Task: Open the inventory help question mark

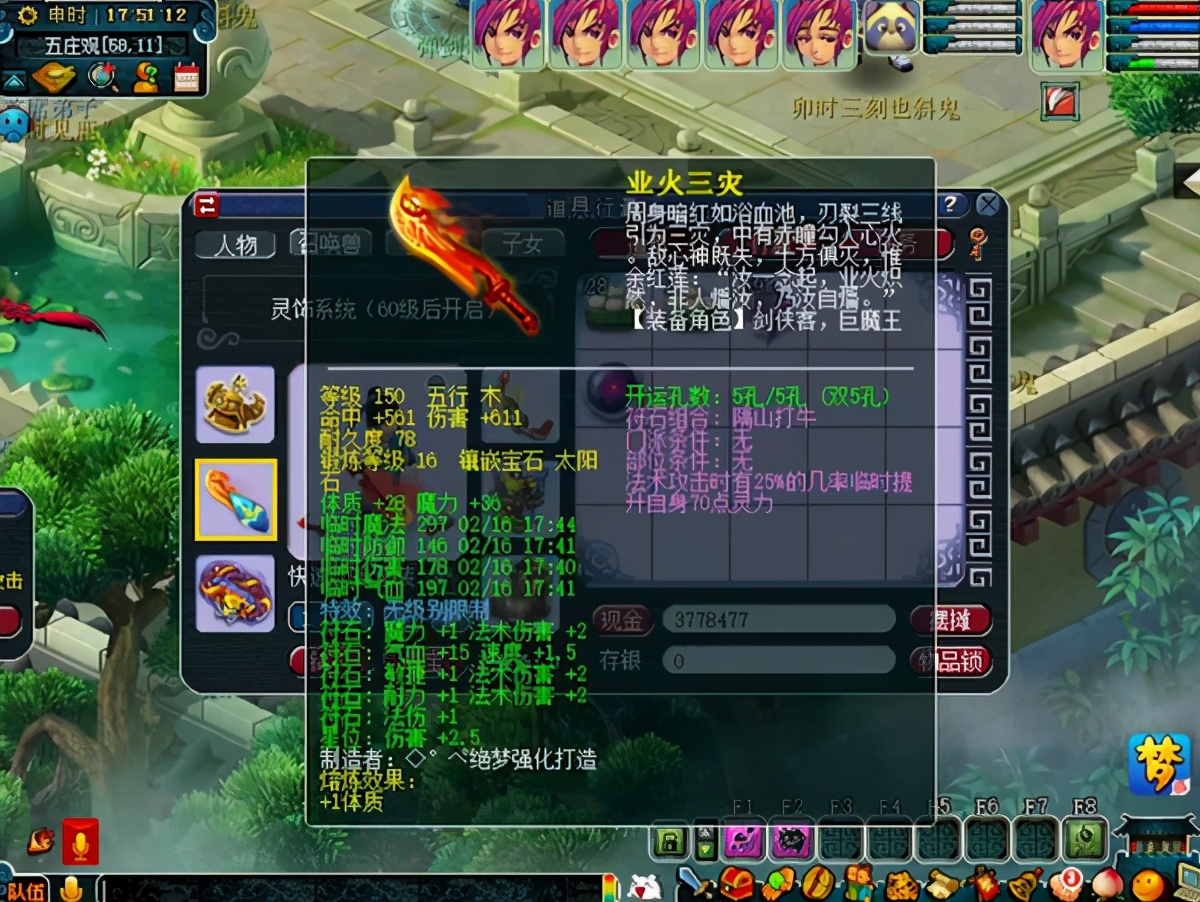Action: (950, 205)
